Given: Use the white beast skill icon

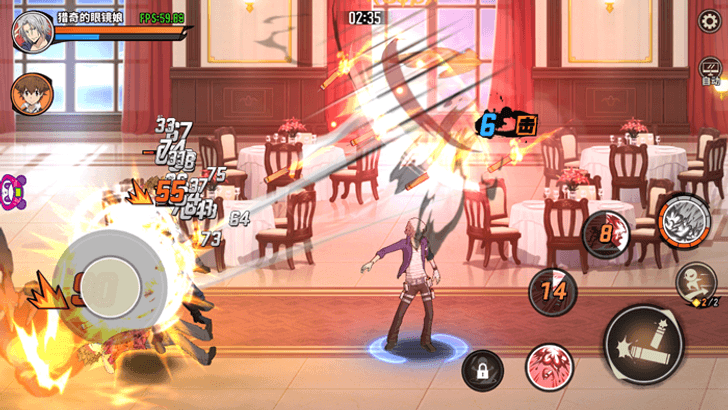Looking at the screenshot, I should 684,217.
